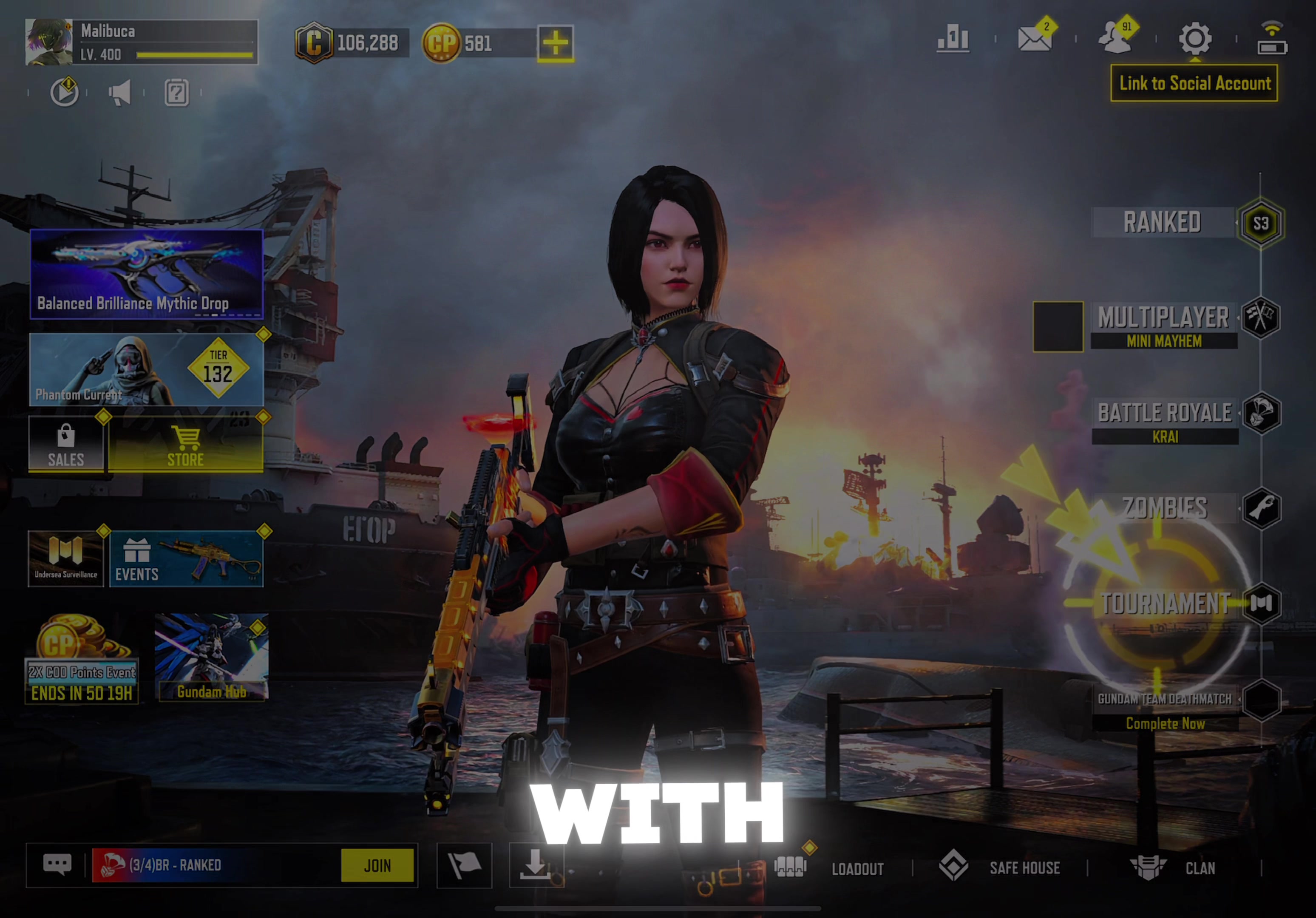Open the settings gear icon
The image size is (1316, 918).
click(1194, 39)
